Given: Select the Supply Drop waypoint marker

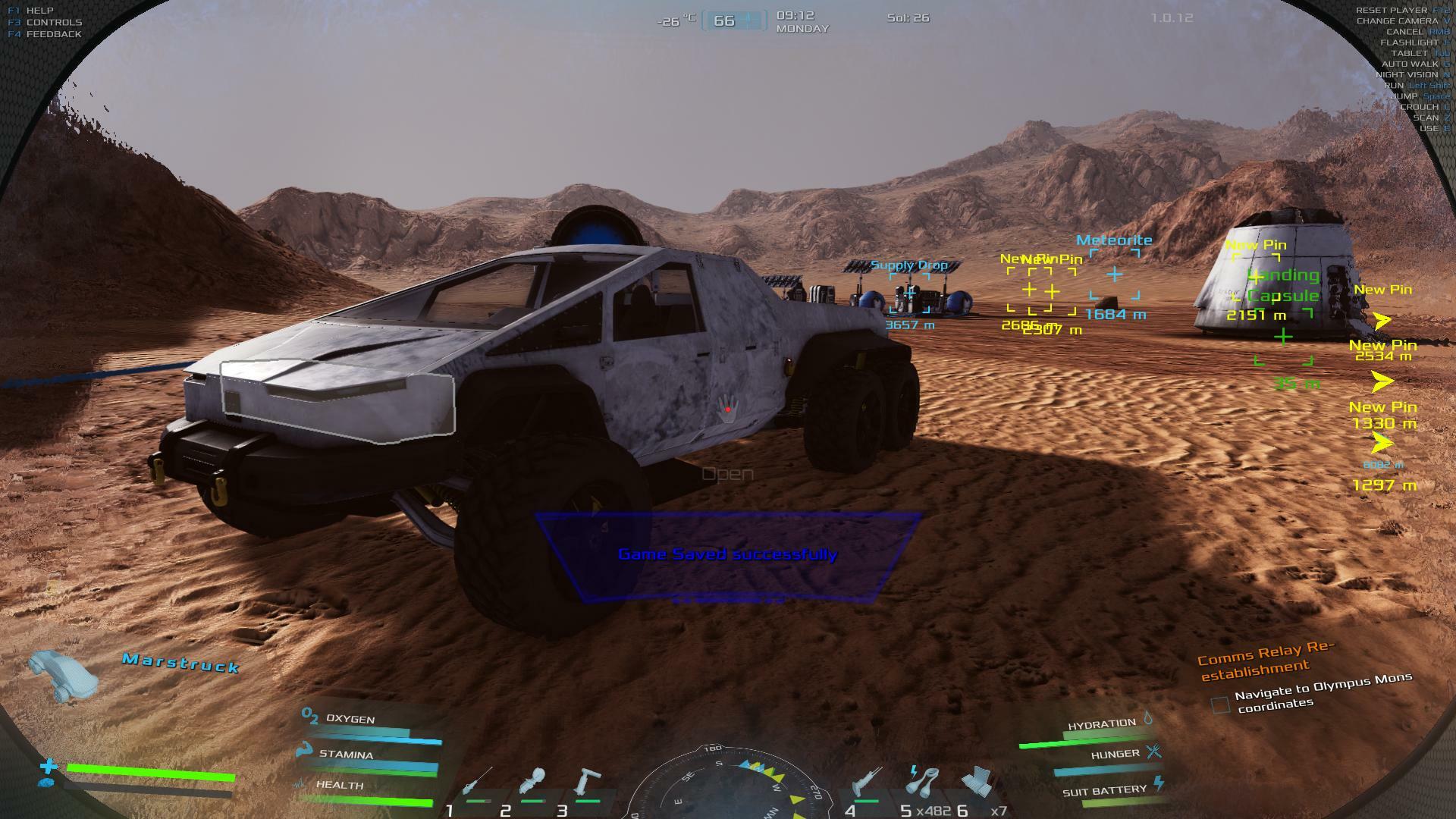Looking at the screenshot, I should tap(909, 292).
